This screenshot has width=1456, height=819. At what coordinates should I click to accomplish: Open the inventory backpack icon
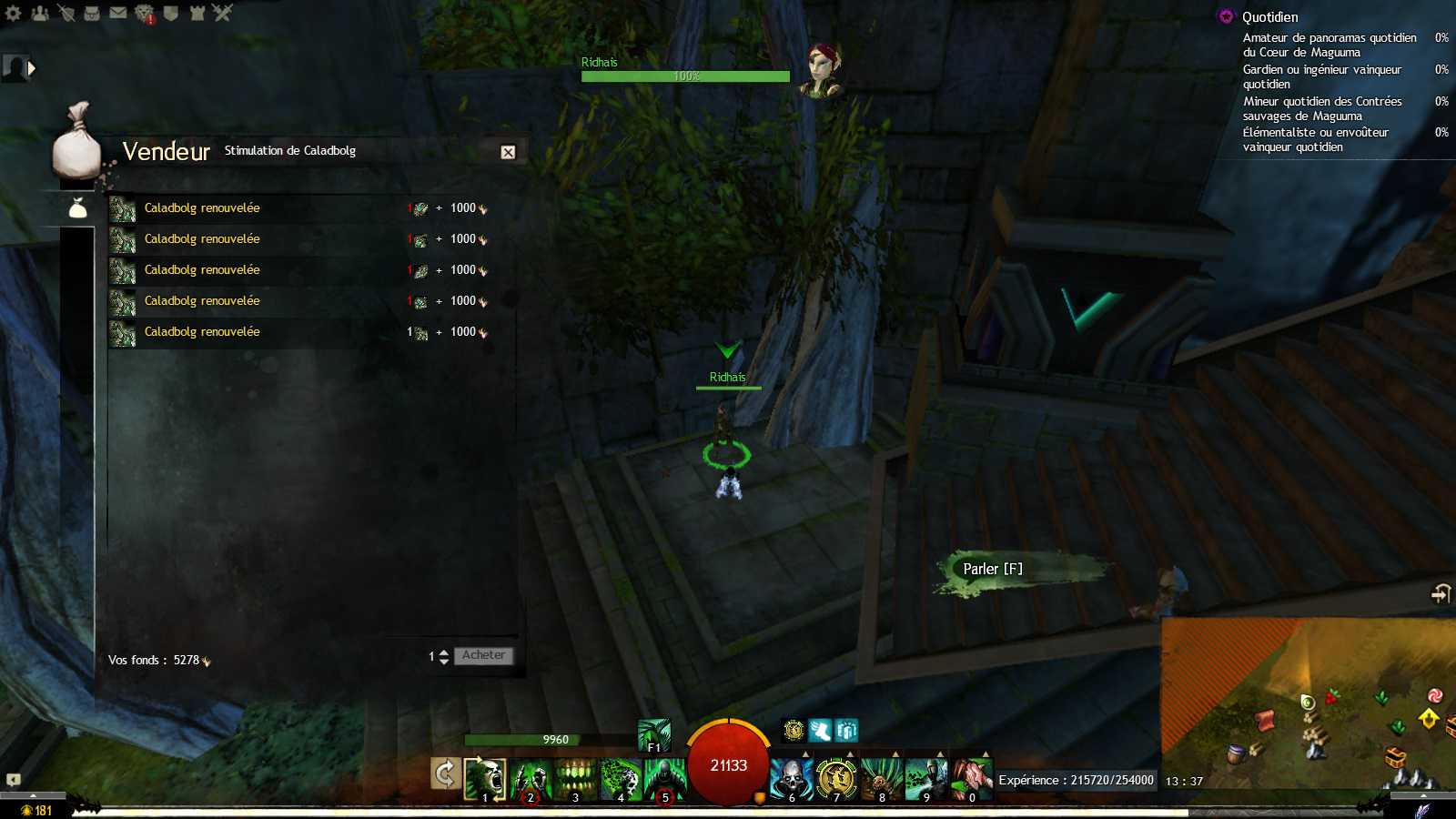pyautogui.click(x=92, y=13)
